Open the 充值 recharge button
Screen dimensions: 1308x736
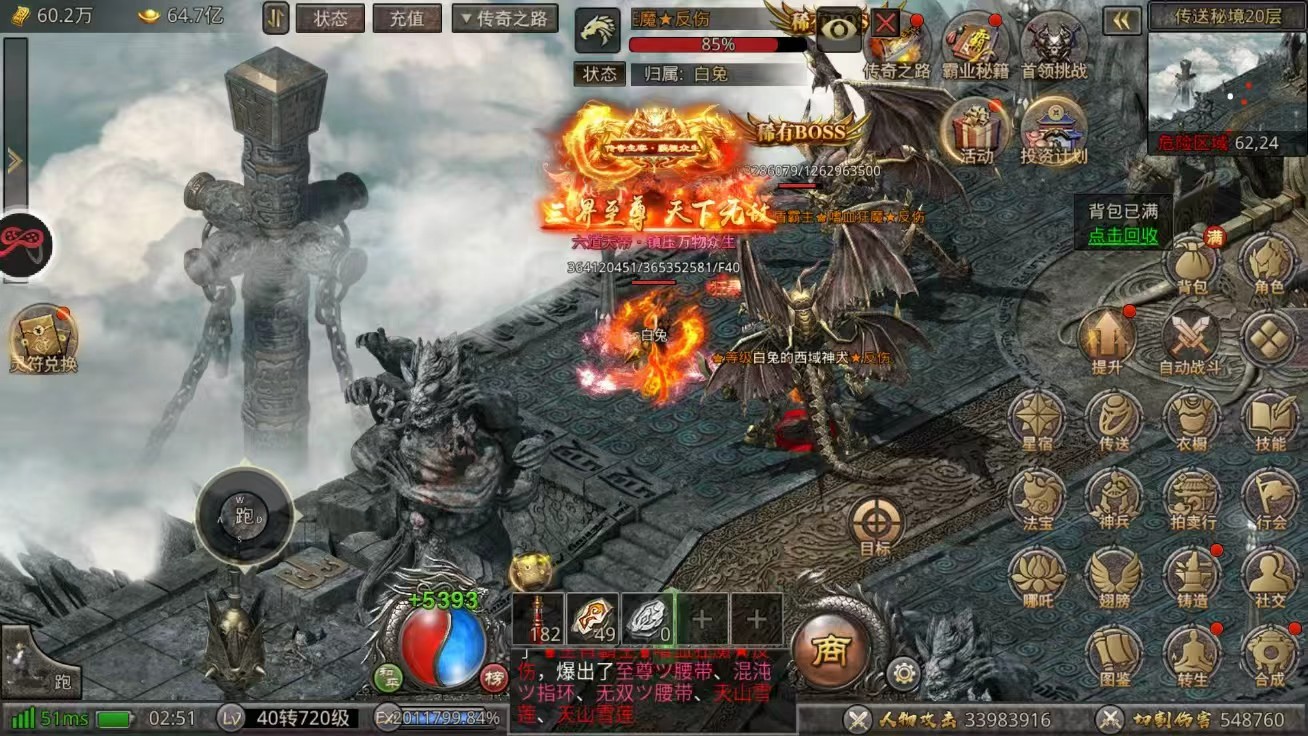406,18
